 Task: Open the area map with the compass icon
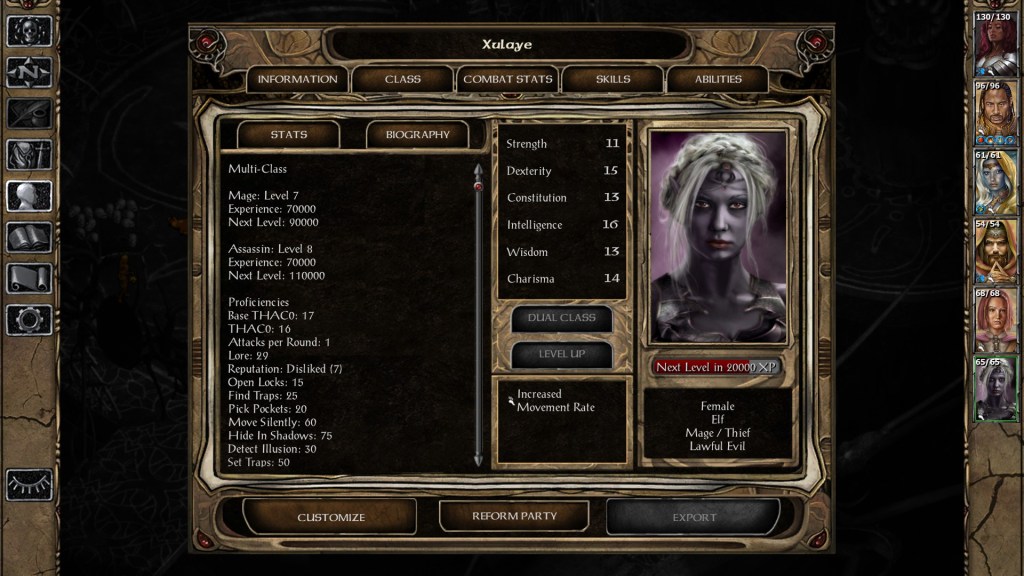coord(29,72)
